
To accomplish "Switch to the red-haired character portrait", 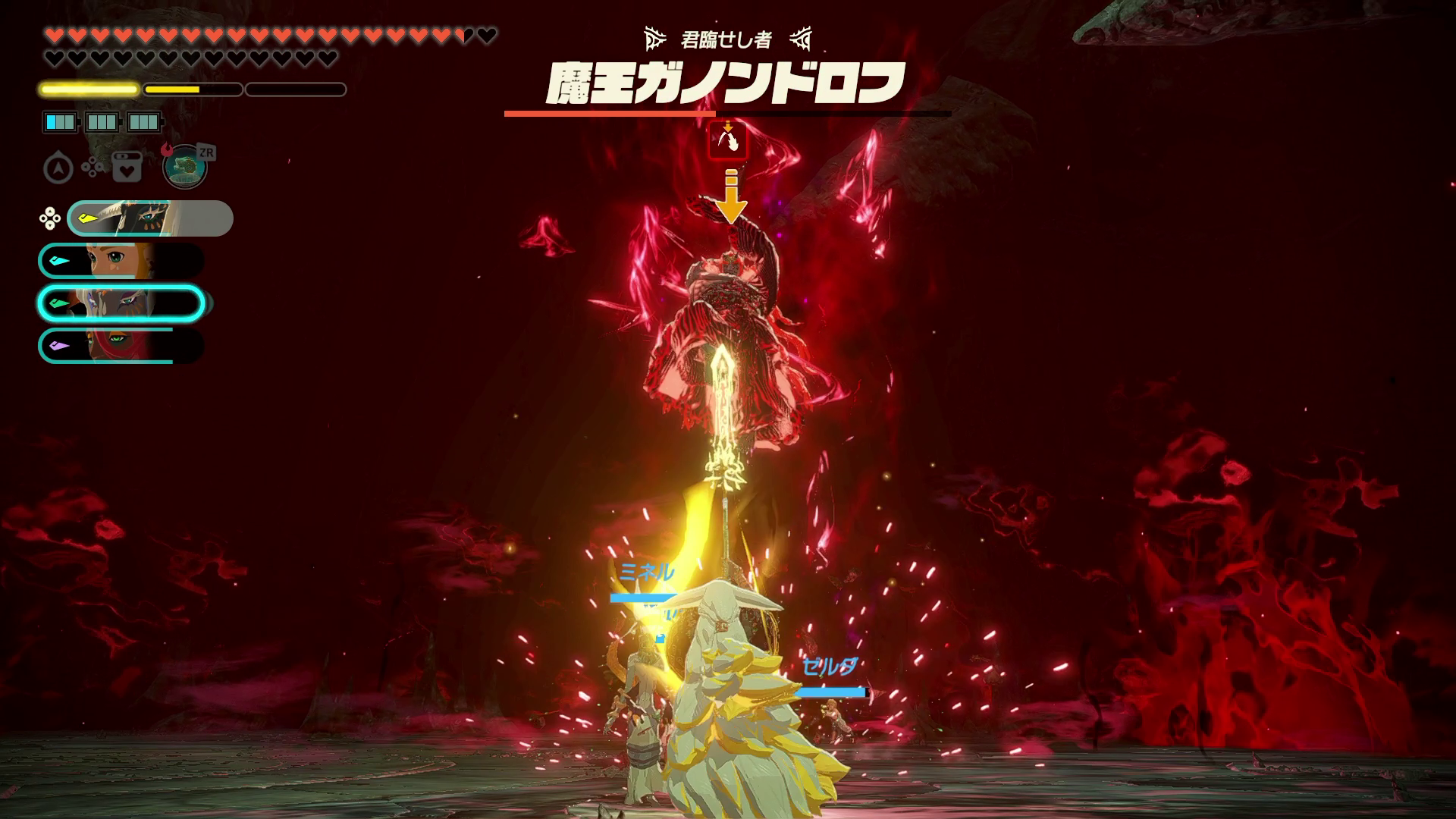I will [x=121, y=346].
